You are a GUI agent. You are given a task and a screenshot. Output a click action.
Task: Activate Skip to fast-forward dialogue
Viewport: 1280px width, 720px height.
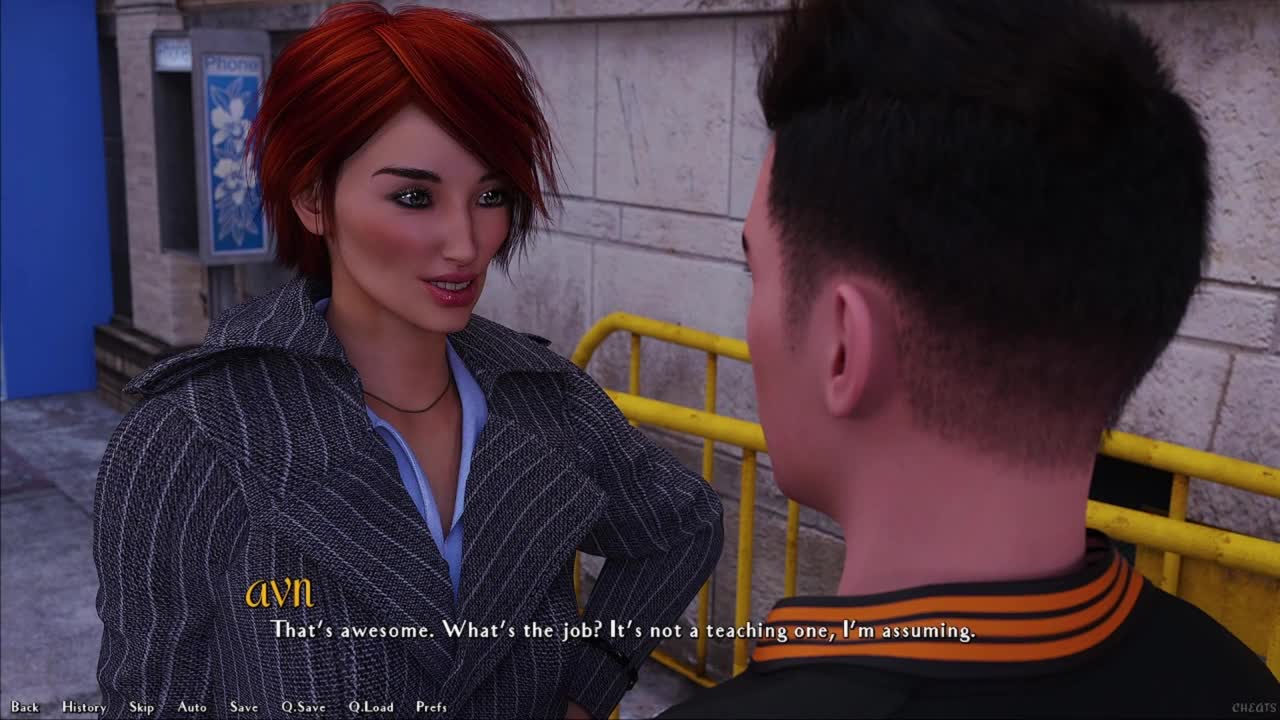click(x=141, y=707)
